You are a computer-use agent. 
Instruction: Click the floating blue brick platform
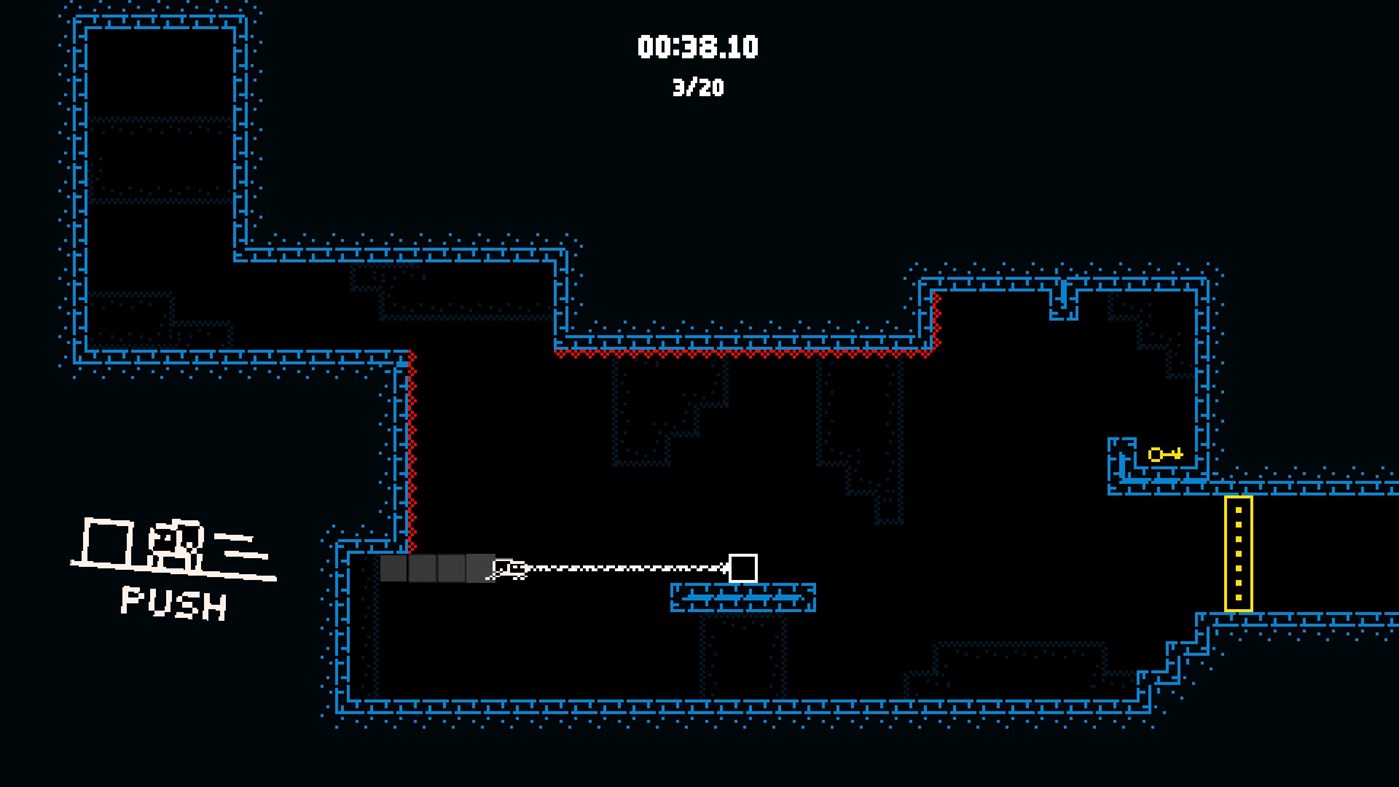click(742, 595)
